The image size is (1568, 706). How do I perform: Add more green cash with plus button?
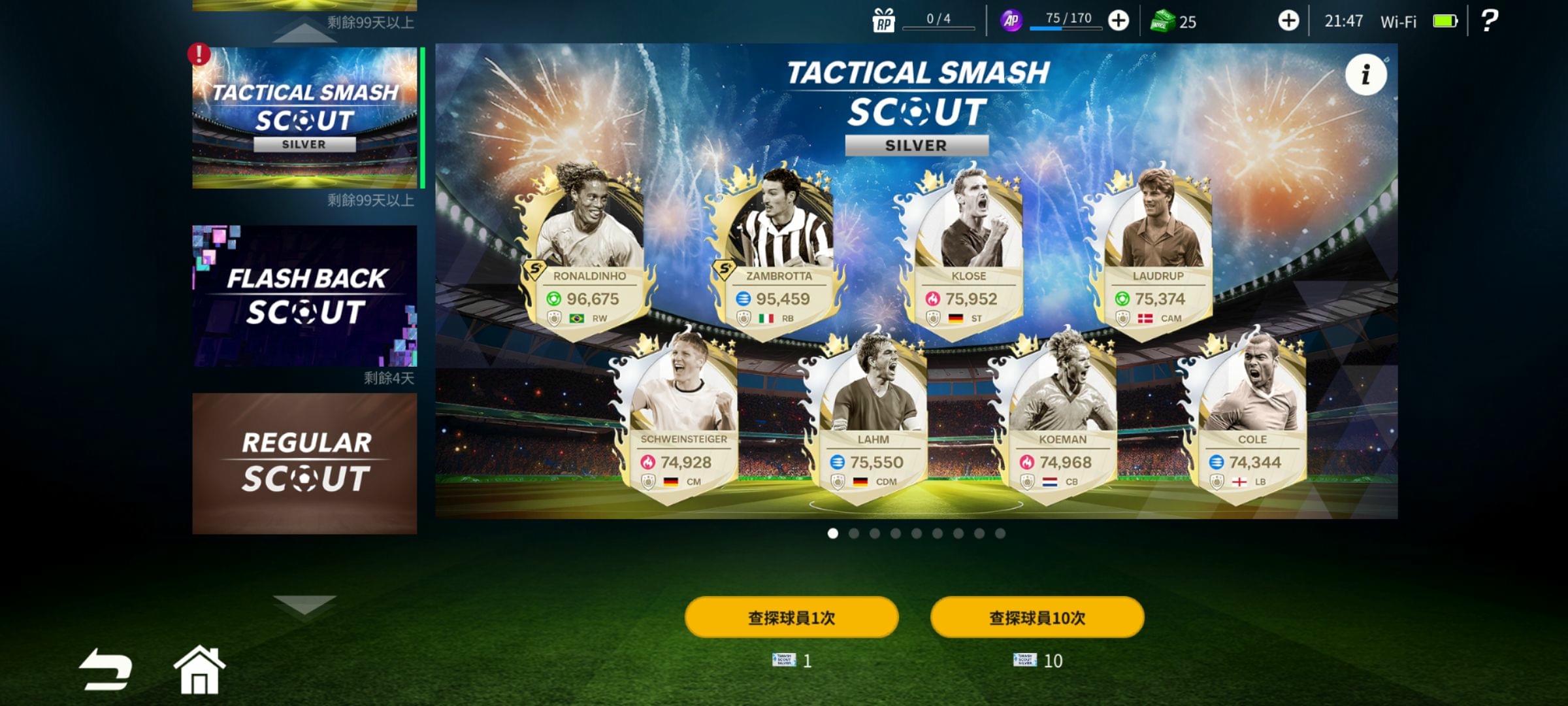1288,21
